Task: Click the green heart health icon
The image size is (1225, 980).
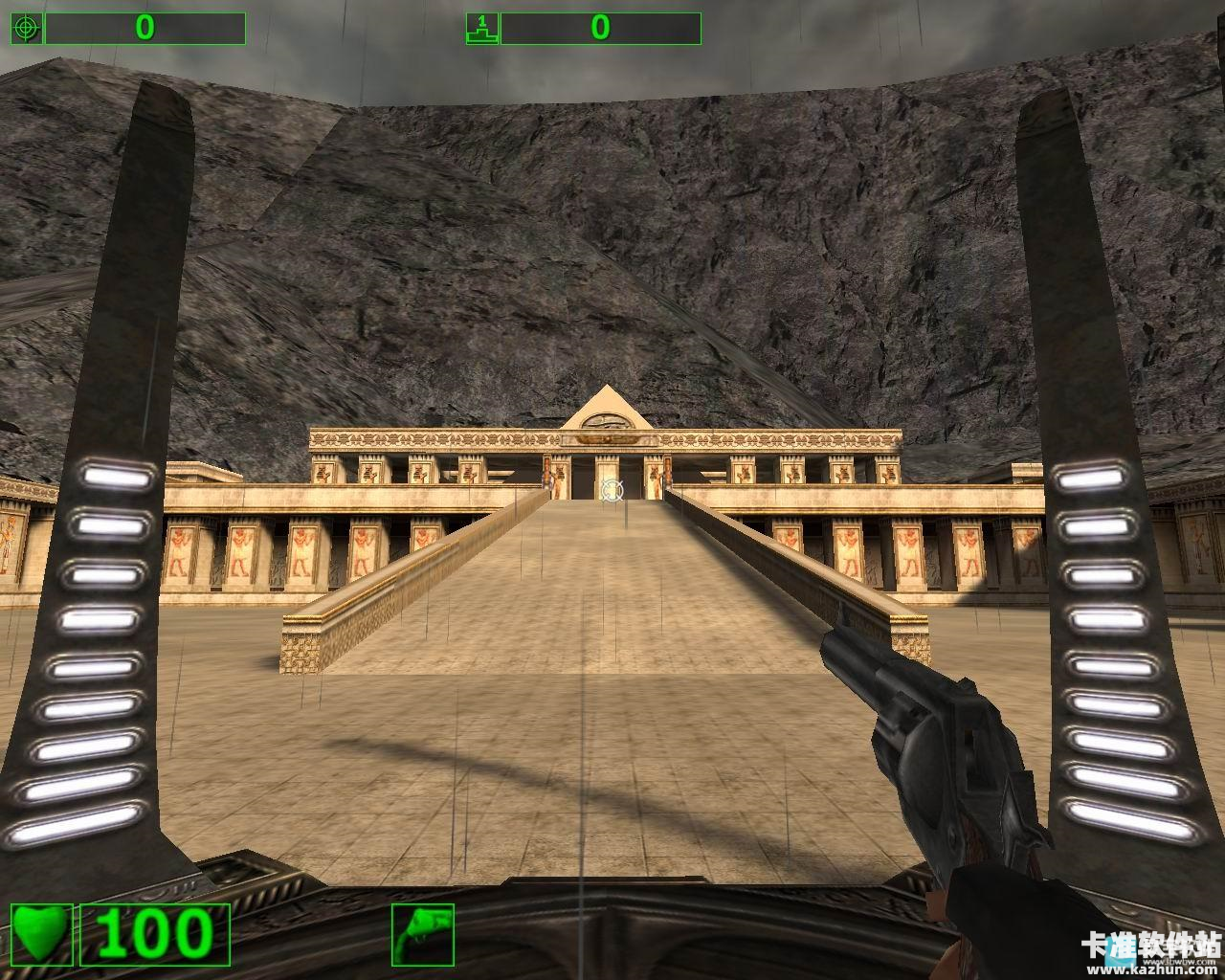Action: [43, 934]
